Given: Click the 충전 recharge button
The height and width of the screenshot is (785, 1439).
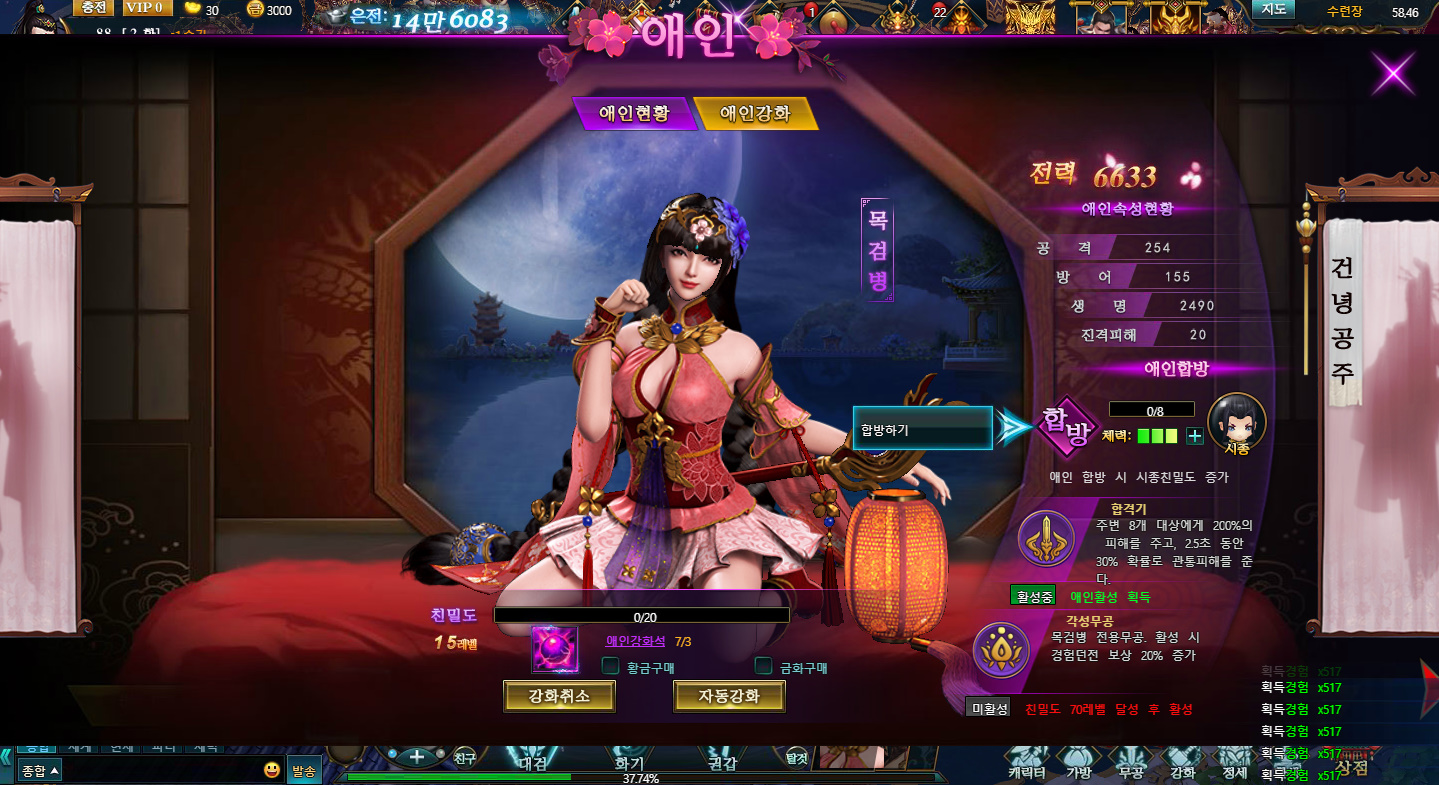Looking at the screenshot, I should point(94,8).
